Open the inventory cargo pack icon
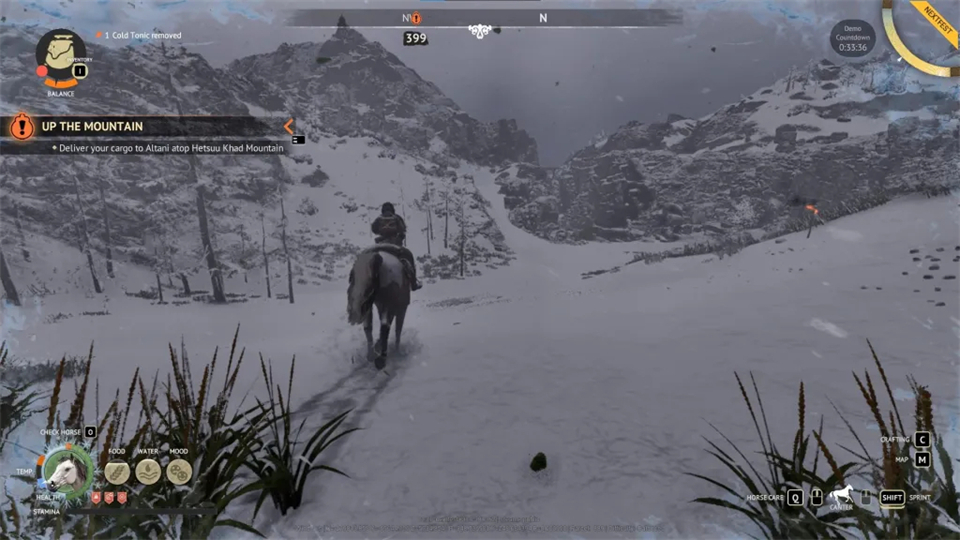This screenshot has height=540, width=960. (61, 51)
